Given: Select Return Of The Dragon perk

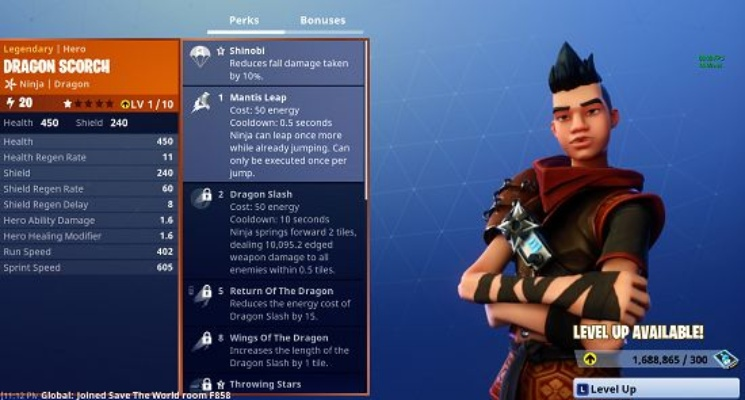Looking at the screenshot, I should [273, 304].
